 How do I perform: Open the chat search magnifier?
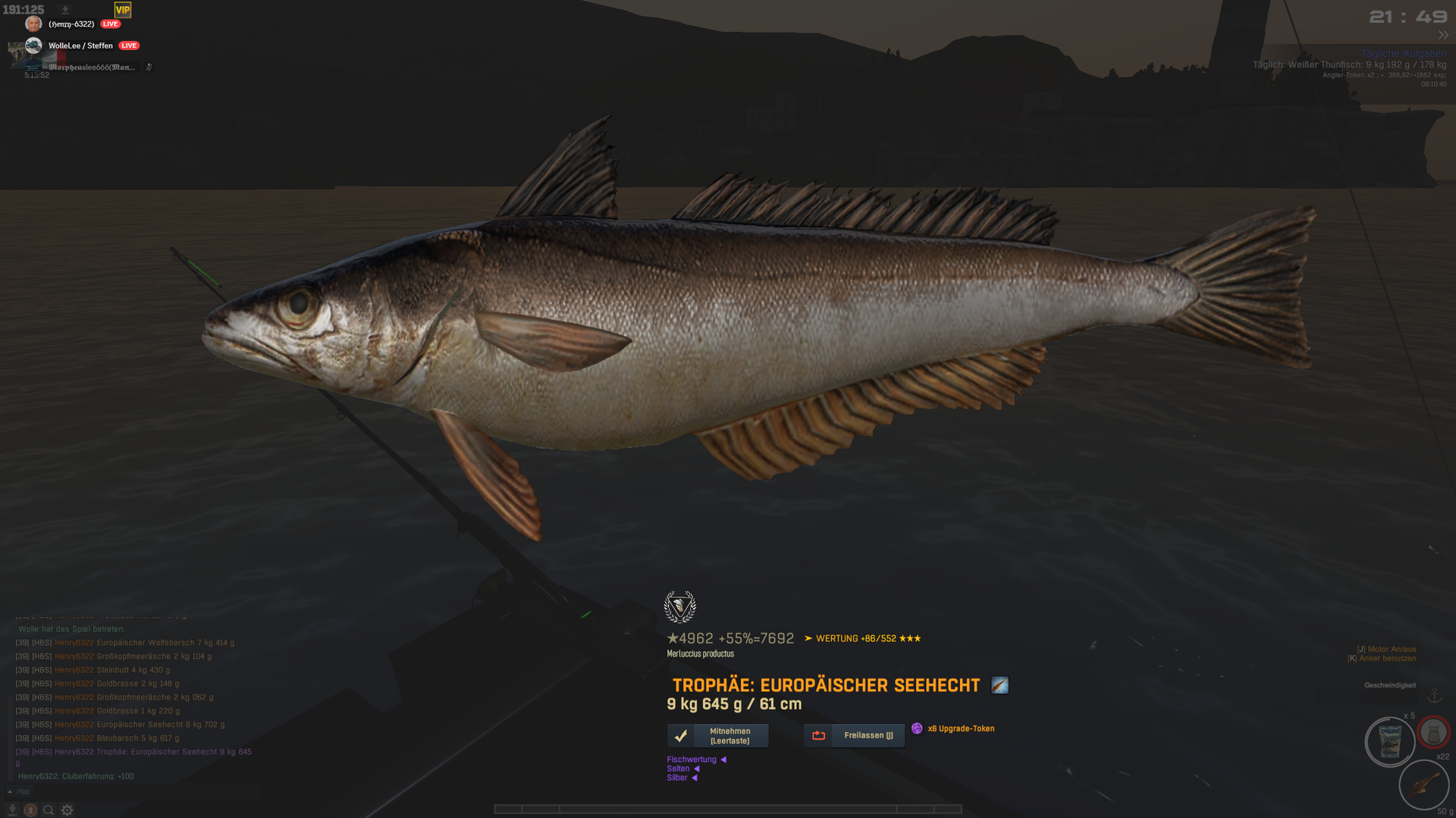point(49,810)
